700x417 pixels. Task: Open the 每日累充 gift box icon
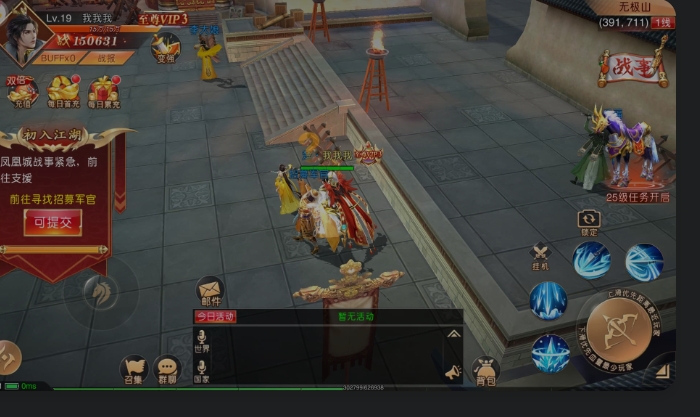(x=102, y=91)
